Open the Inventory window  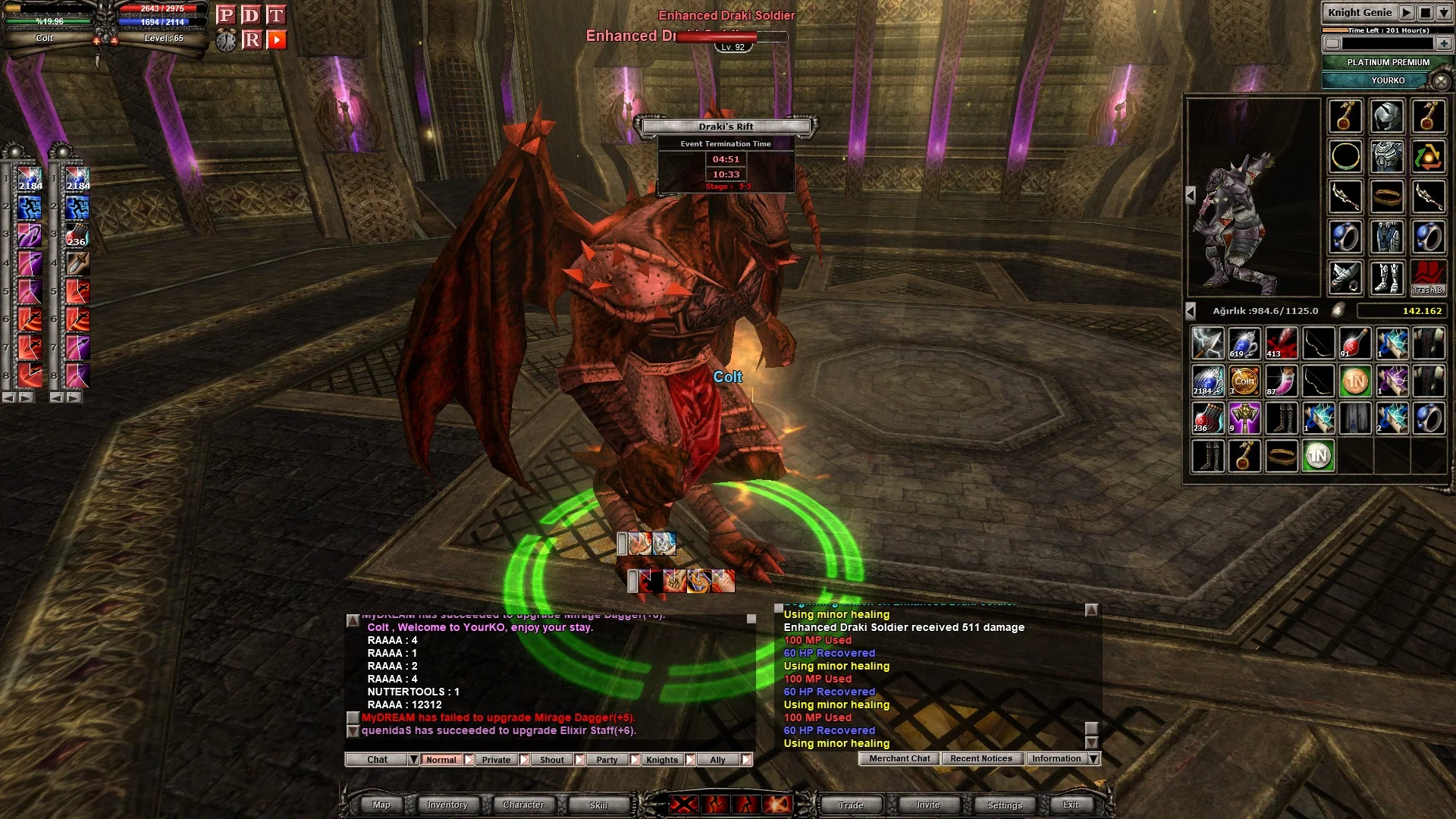coord(447,805)
